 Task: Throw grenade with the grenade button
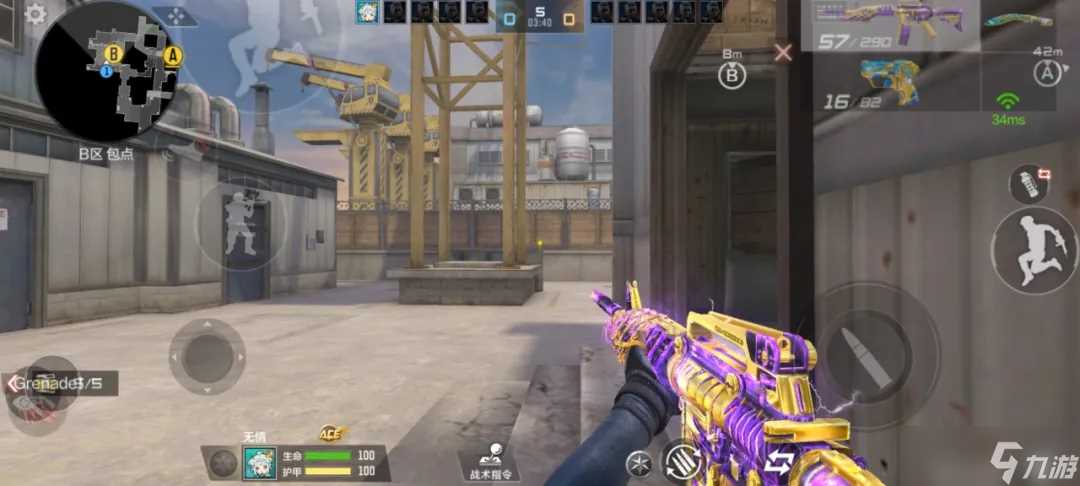[x=1029, y=184]
